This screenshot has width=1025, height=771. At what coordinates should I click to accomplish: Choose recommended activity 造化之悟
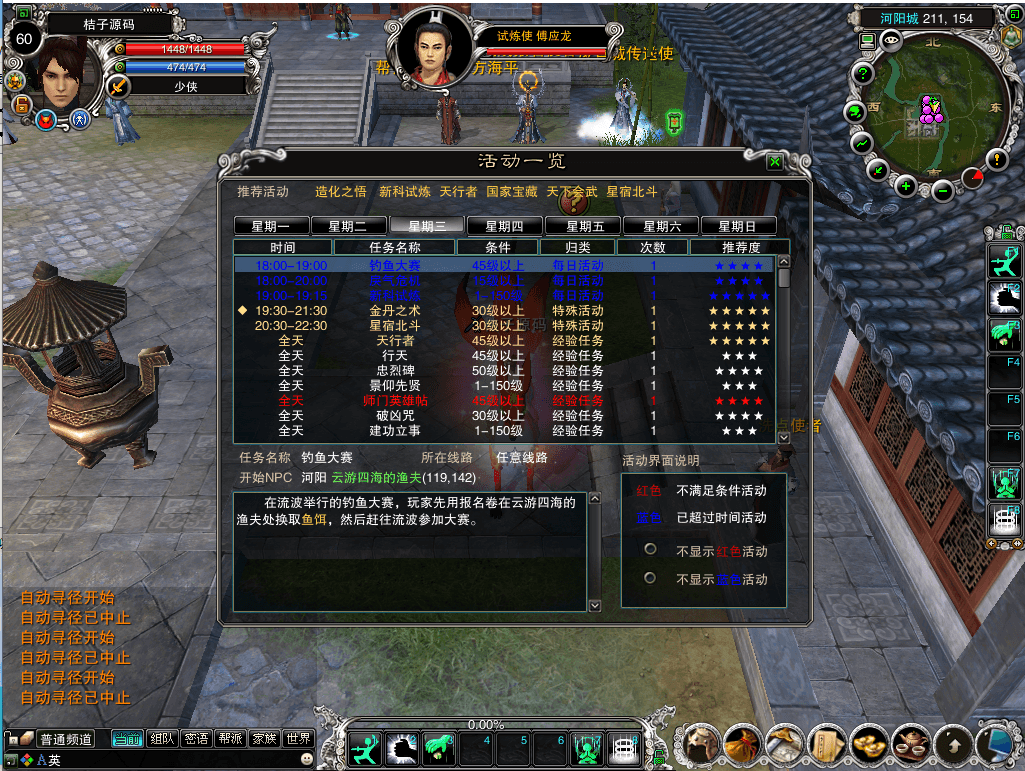coord(341,191)
